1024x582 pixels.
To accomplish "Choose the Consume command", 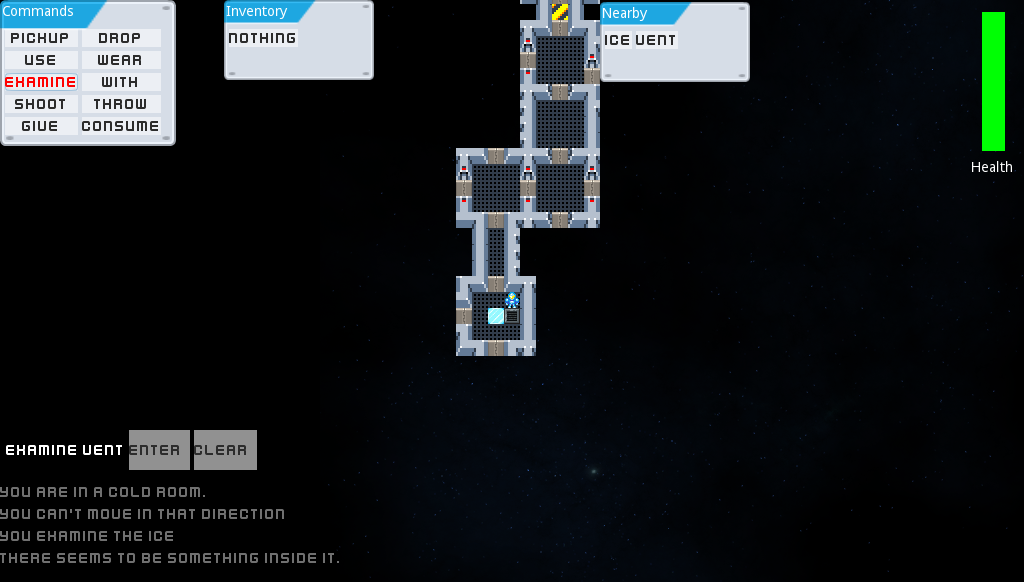I will coord(120,126).
